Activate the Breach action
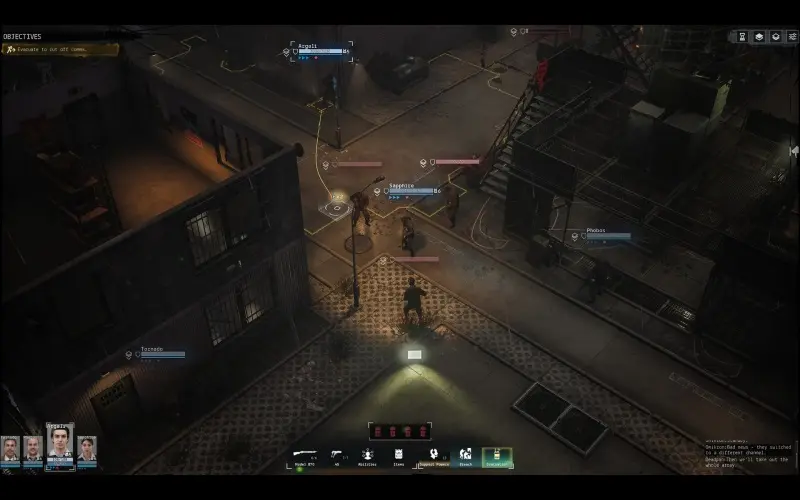The width and height of the screenshot is (800, 500). 465,456
